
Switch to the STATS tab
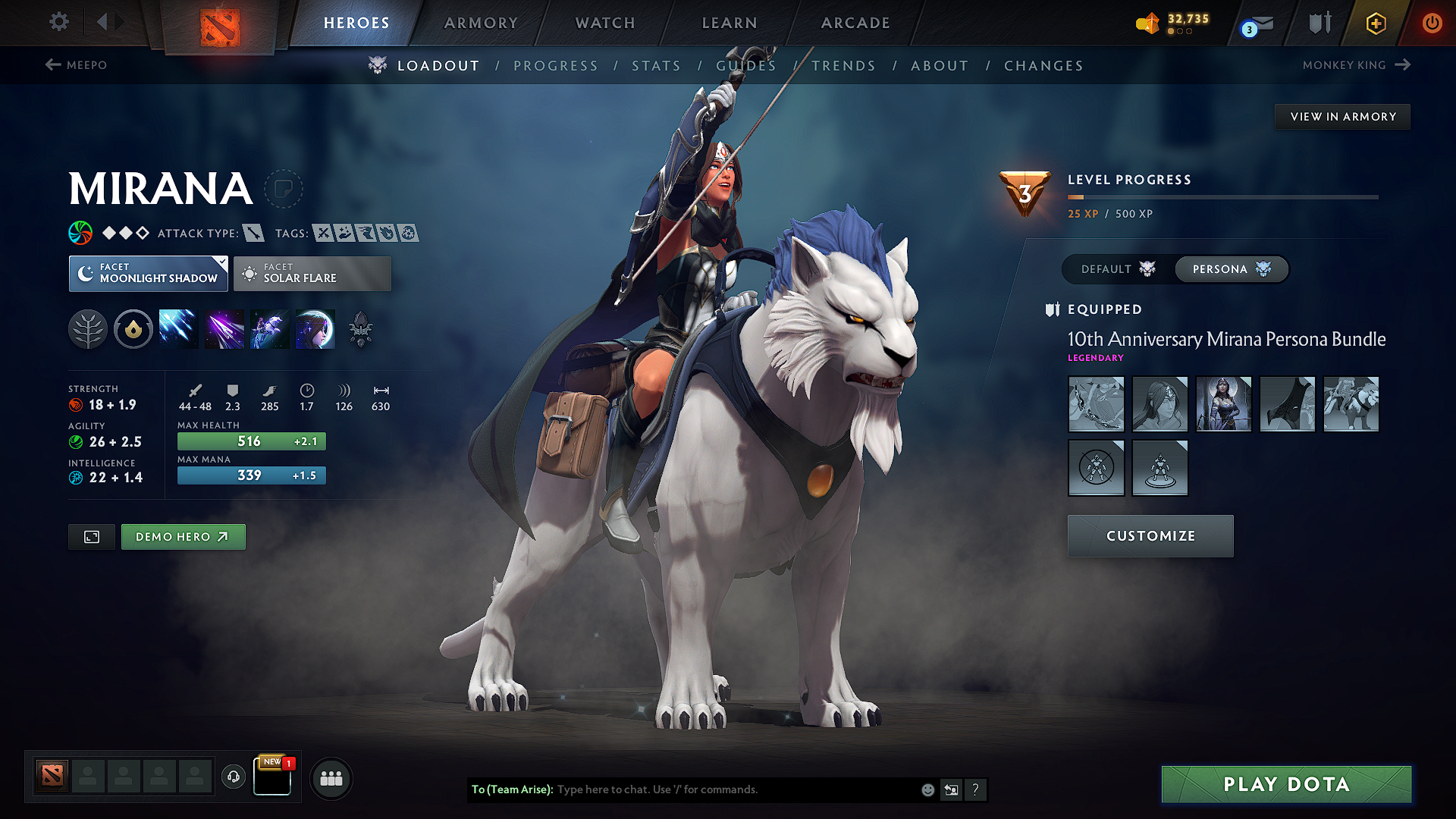click(x=657, y=65)
